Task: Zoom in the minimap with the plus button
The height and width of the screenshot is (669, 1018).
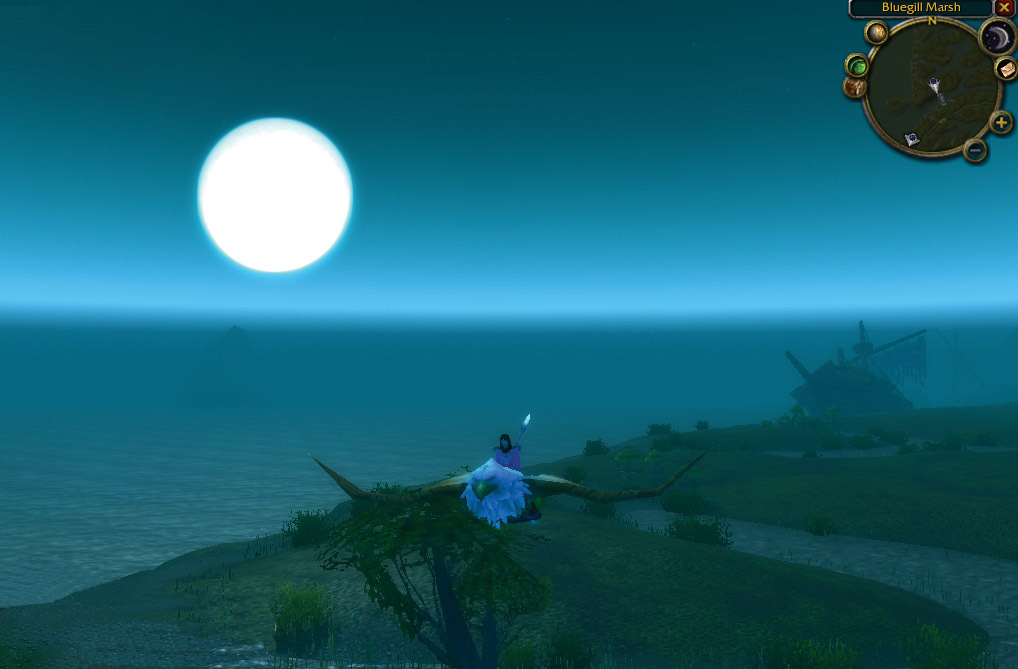Action: click(x=1001, y=123)
